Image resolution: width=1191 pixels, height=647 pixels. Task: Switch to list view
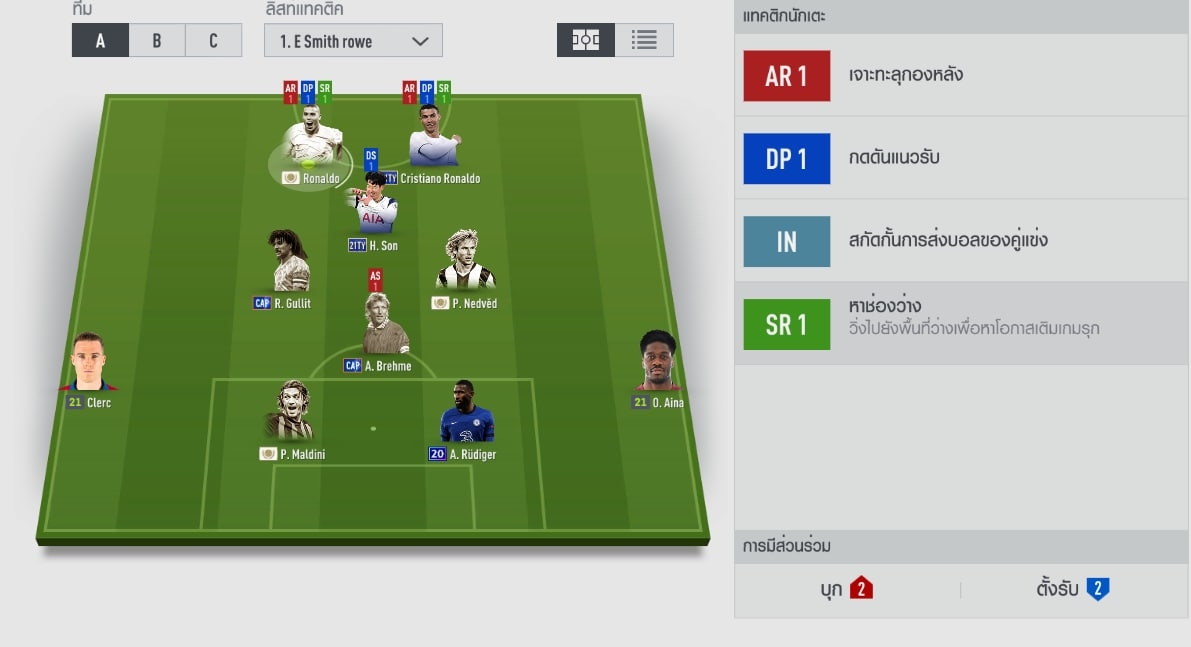click(x=644, y=40)
